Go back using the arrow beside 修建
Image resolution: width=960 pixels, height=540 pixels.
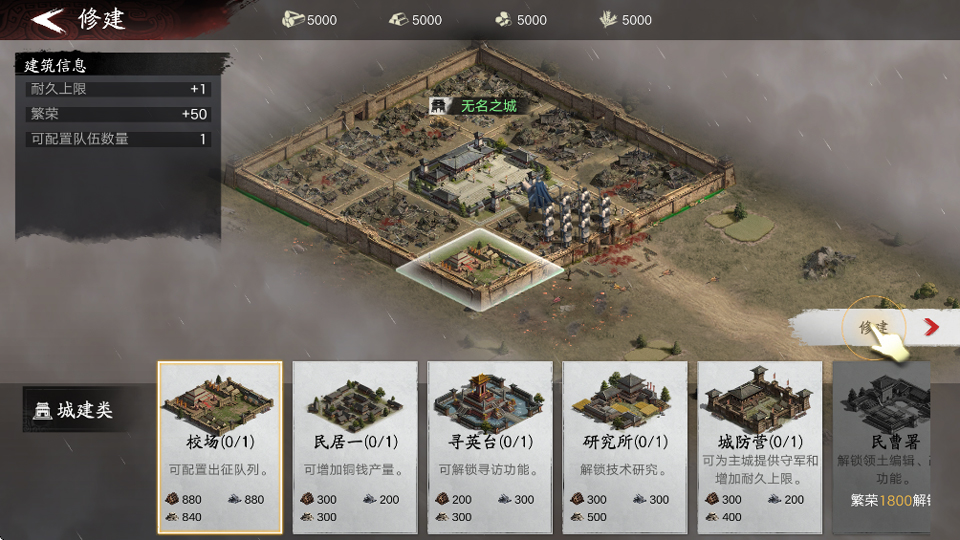(47, 19)
